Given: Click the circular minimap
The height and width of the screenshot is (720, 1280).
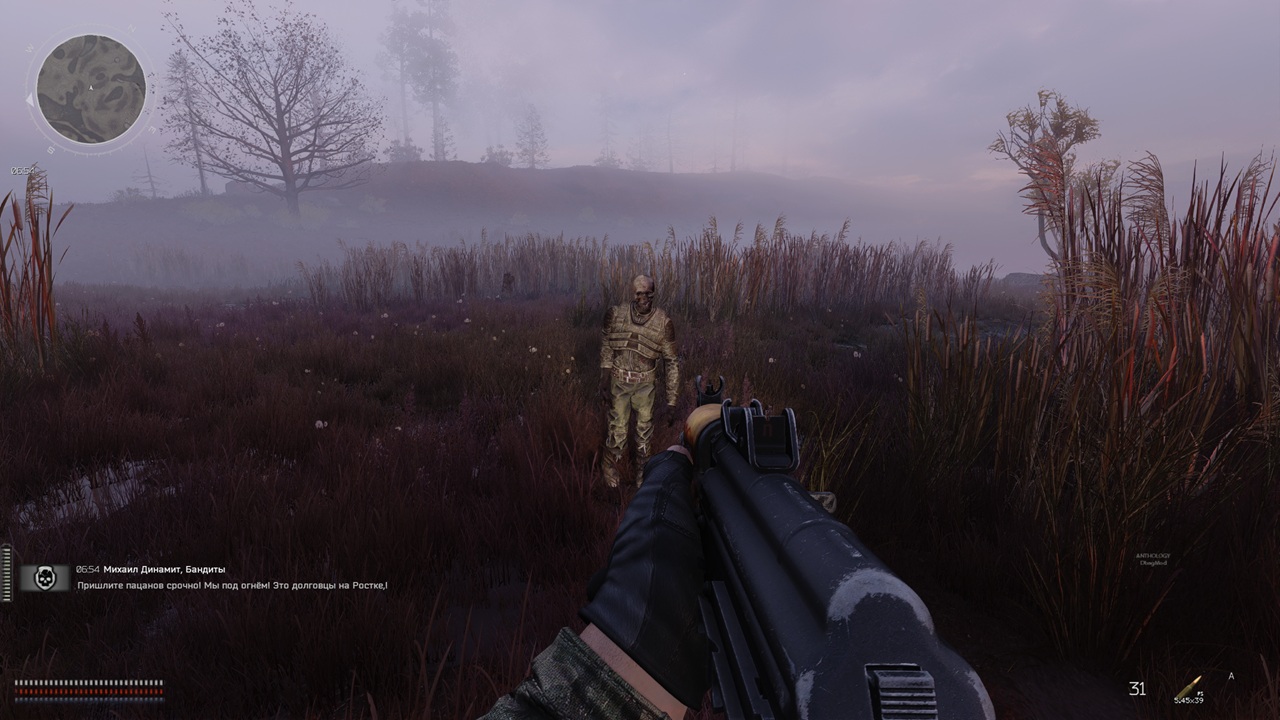Looking at the screenshot, I should [91, 89].
